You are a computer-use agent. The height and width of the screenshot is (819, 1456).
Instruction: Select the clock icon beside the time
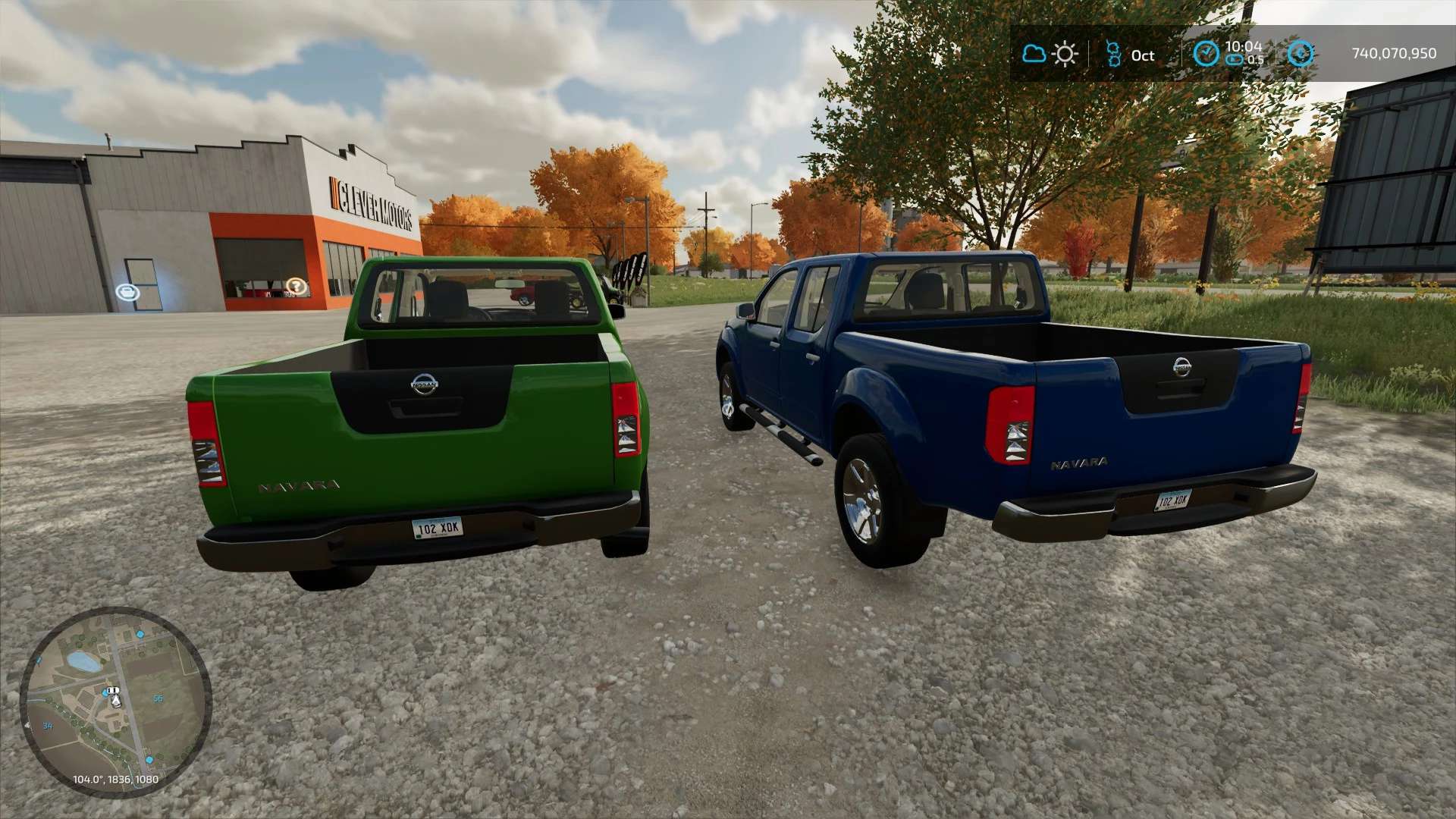pyautogui.click(x=1206, y=54)
